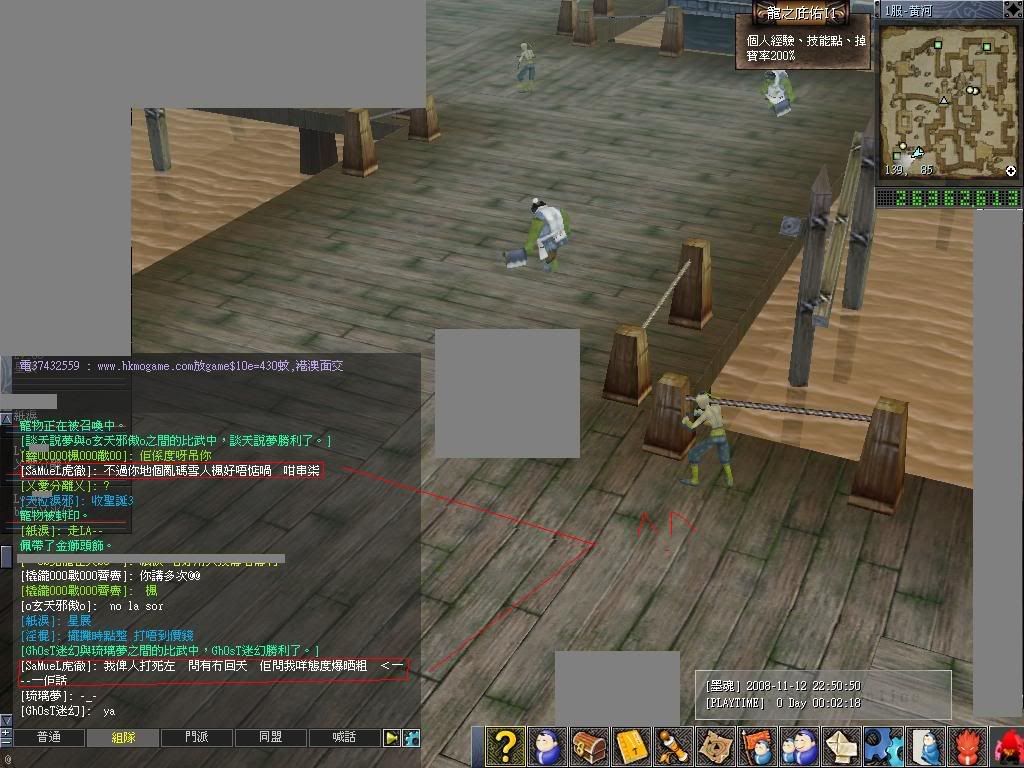Image resolution: width=1024 pixels, height=768 pixels.
Task: Open the yellow book icon
Action: pos(630,746)
